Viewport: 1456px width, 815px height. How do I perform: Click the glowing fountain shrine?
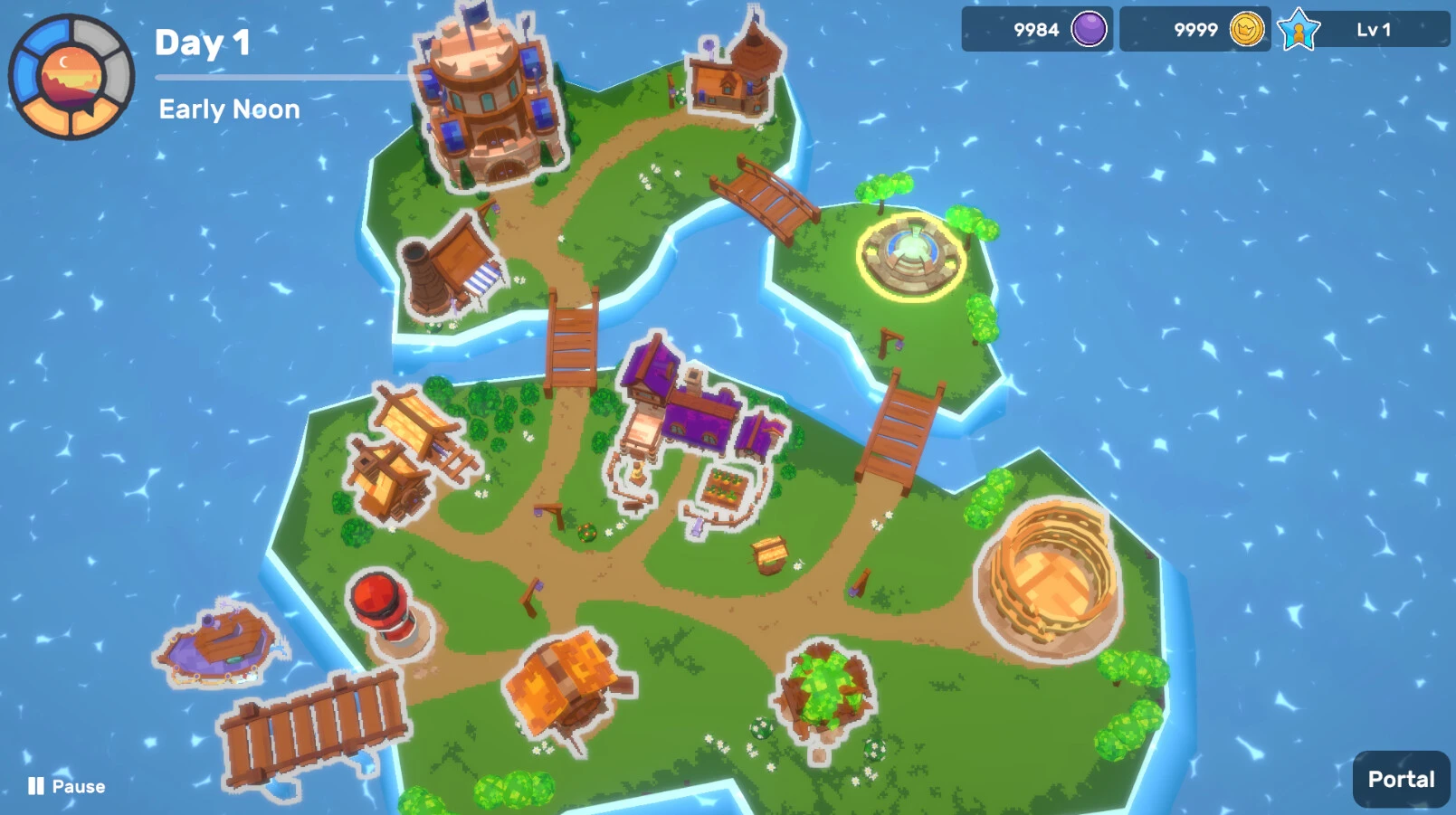click(x=909, y=253)
